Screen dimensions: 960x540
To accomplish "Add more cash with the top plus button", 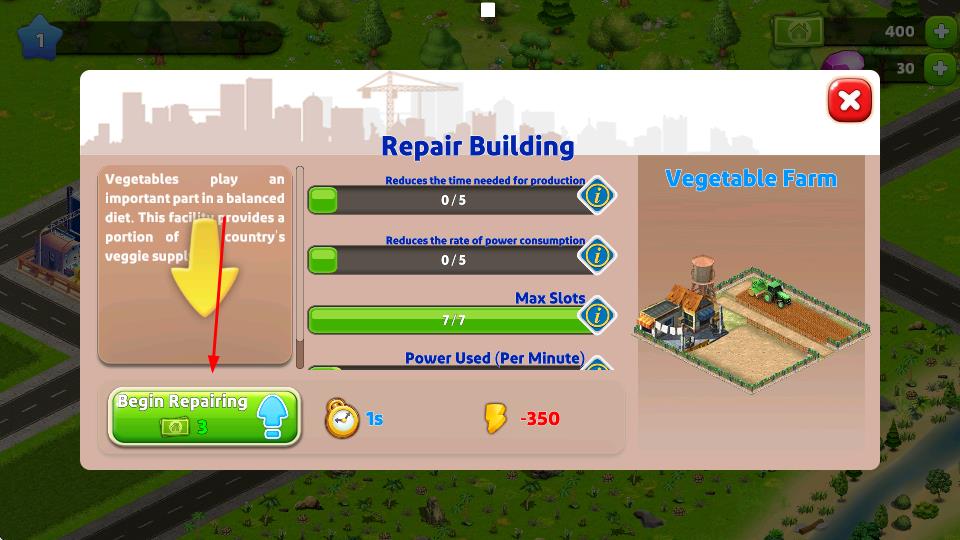I will (940, 31).
